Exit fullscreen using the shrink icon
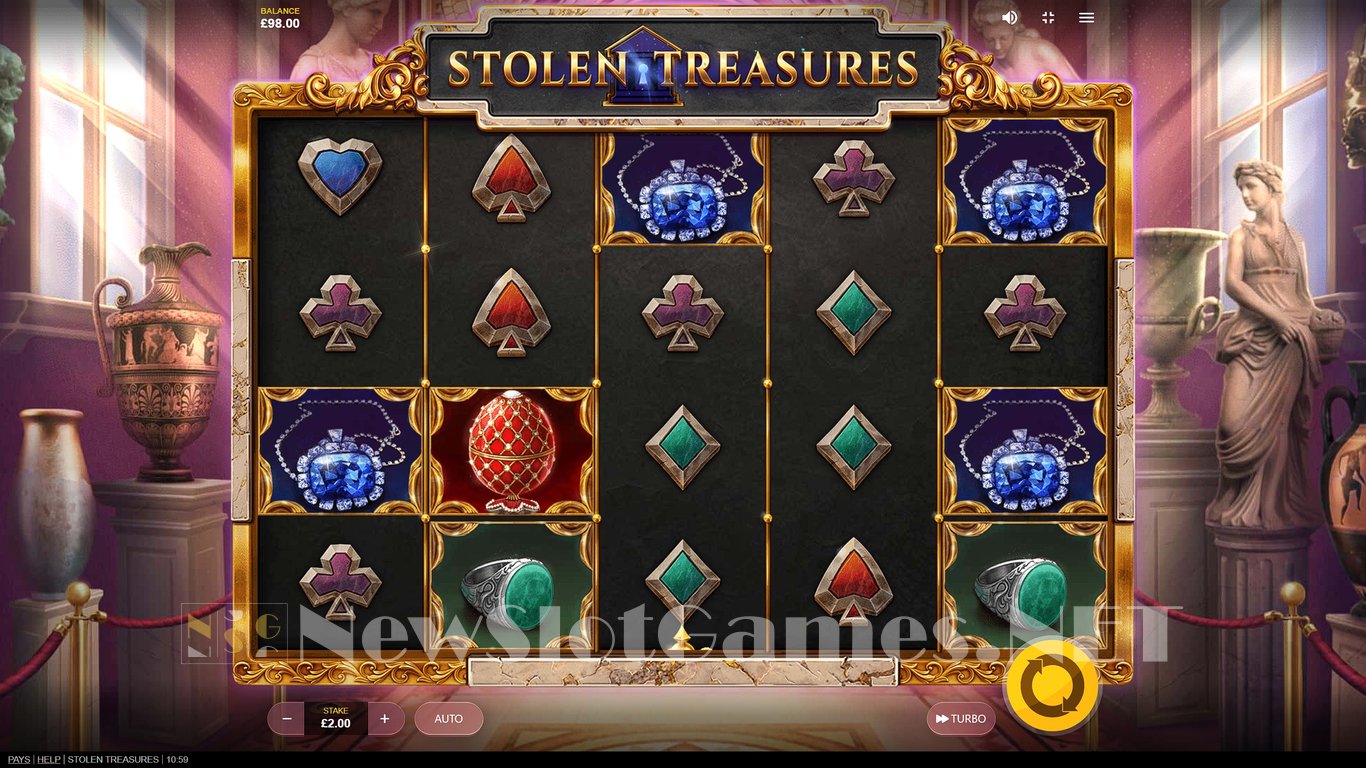This screenshot has width=1366, height=768. point(1047,17)
